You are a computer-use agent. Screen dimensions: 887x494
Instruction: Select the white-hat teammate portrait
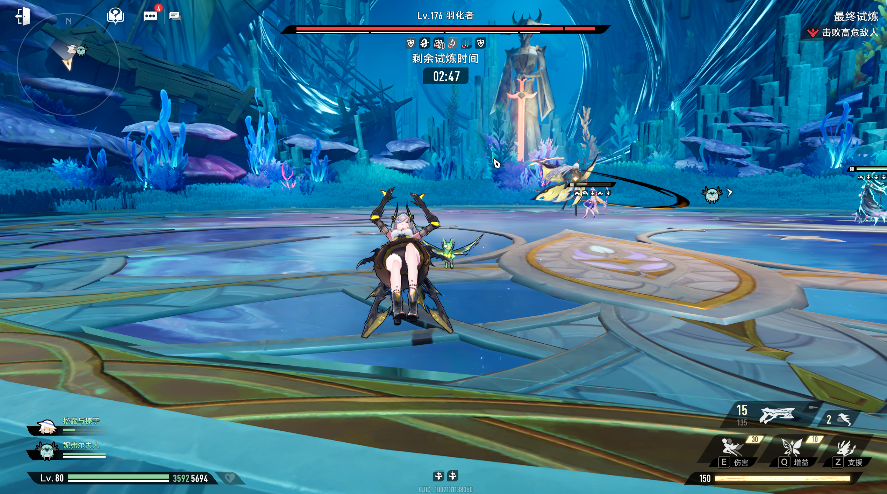[x=45, y=426]
